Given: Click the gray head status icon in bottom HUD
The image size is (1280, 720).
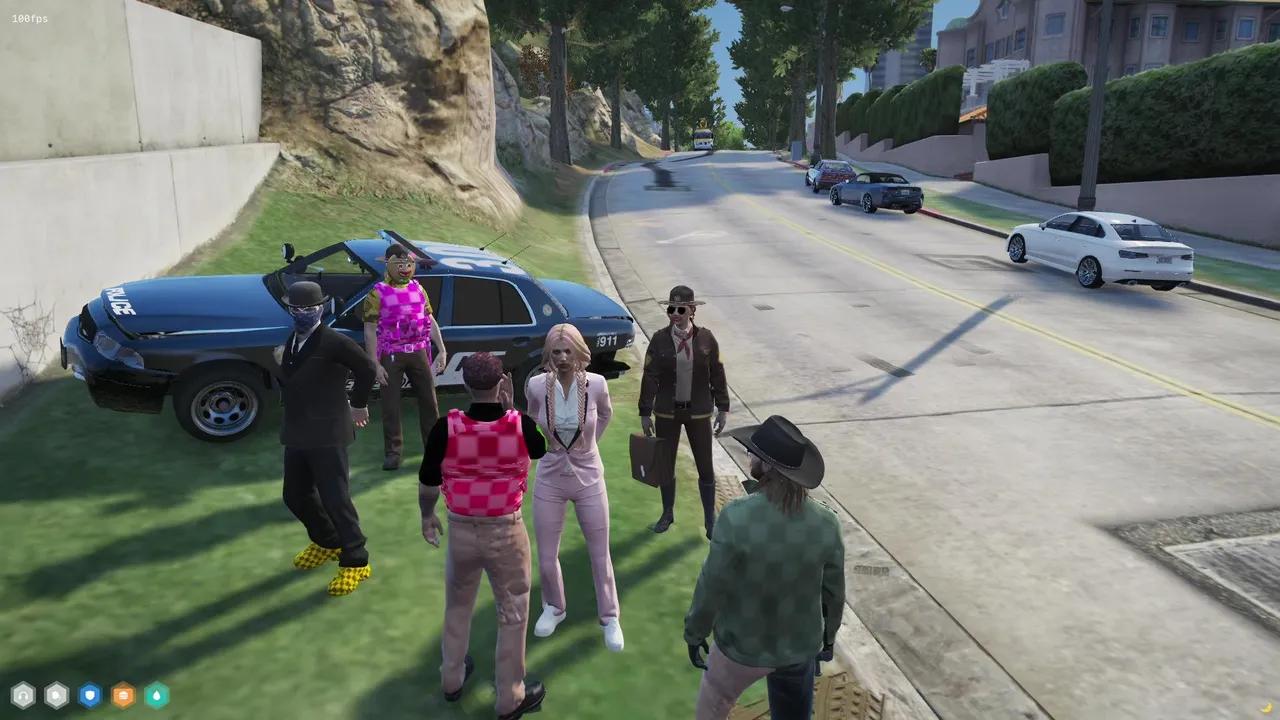Looking at the screenshot, I should point(23,695).
